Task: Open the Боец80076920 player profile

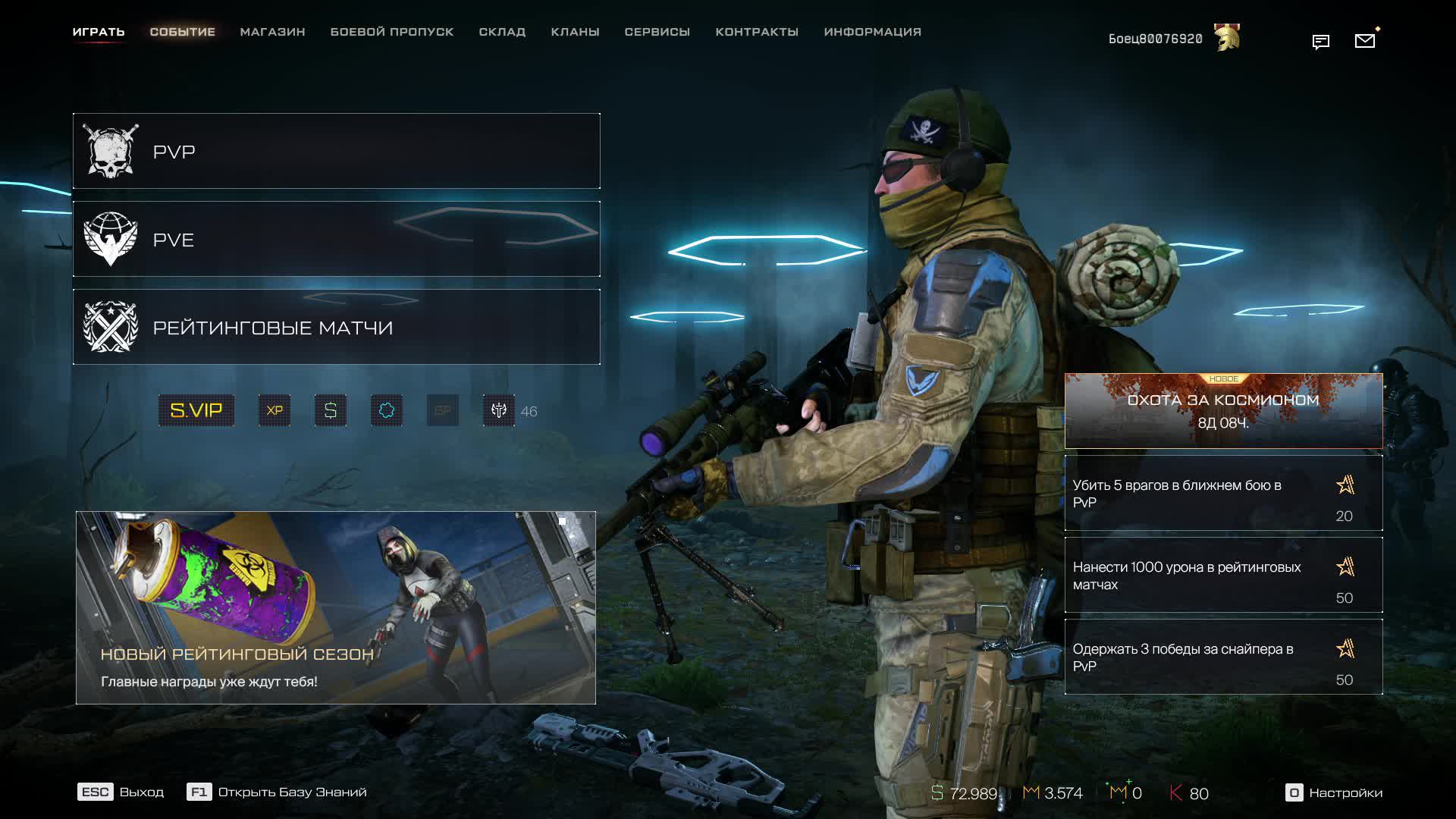Action: tap(1155, 39)
